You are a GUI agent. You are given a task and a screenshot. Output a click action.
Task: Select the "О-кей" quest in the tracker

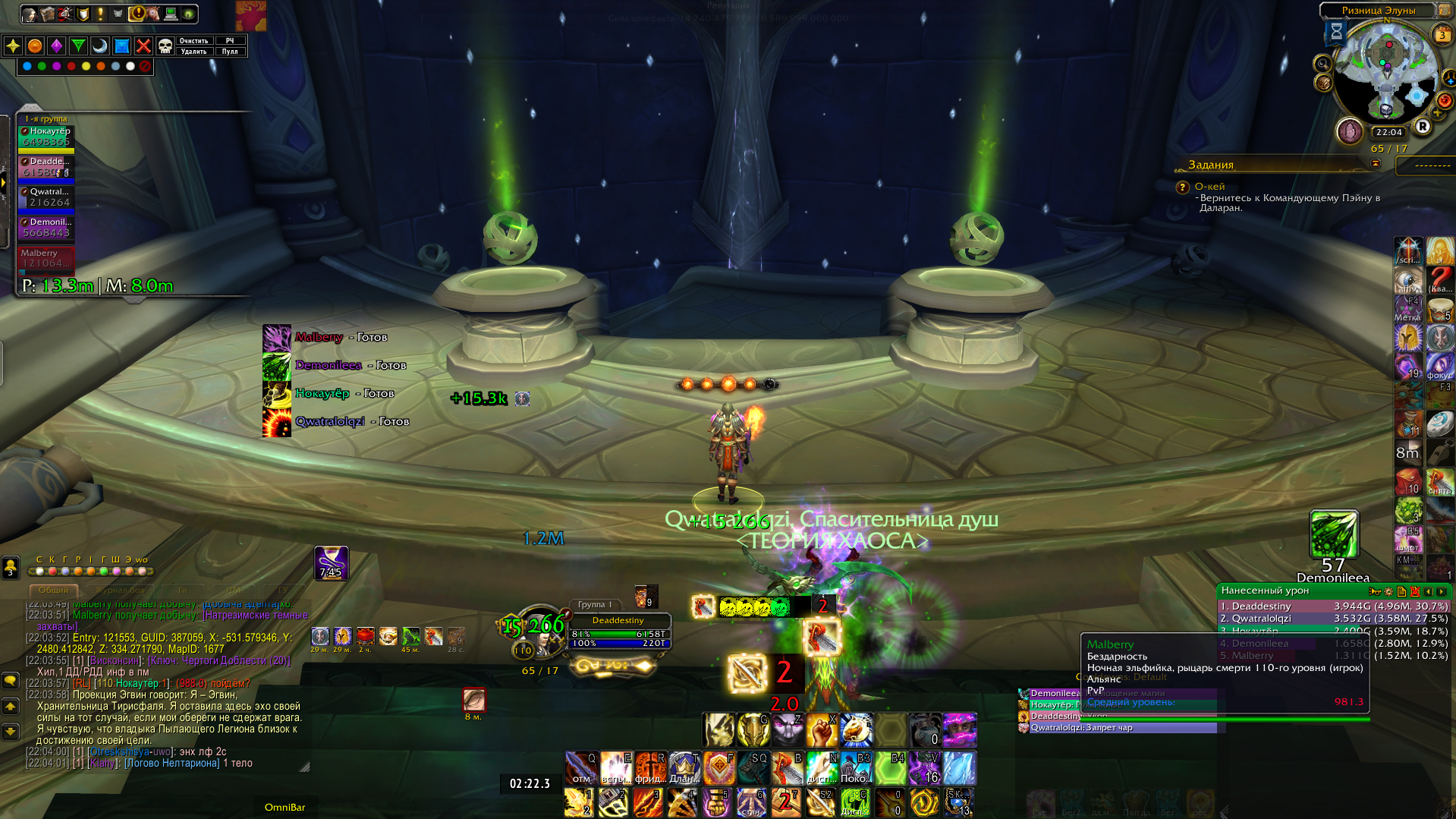coord(1209,187)
